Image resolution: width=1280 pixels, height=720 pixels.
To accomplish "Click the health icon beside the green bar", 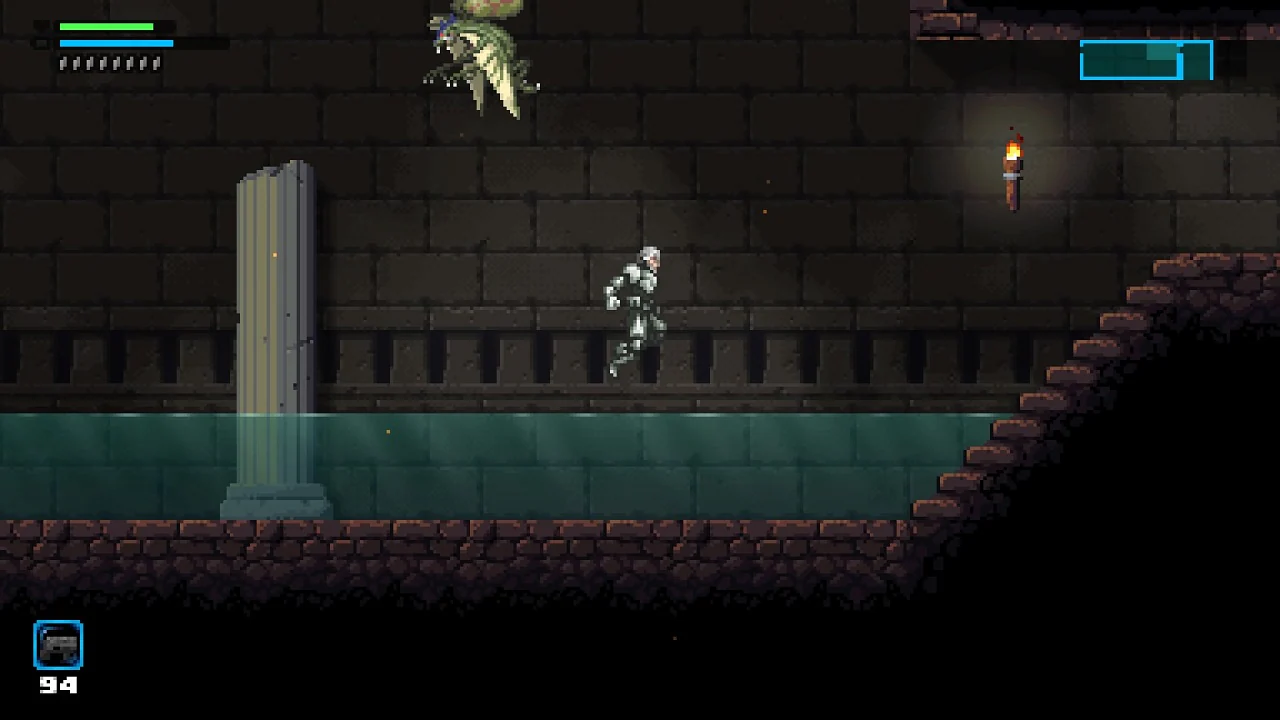I will tap(43, 26).
